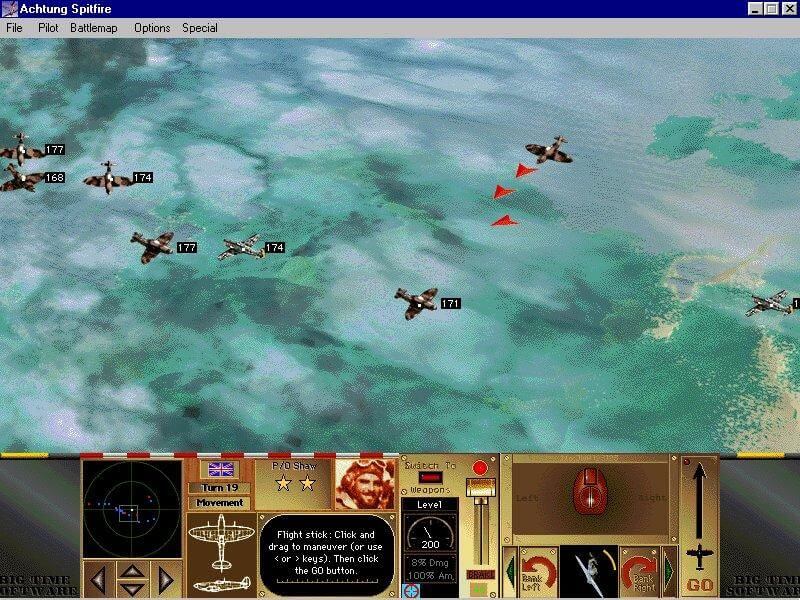This screenshot has height=600, width=800.
Task: Click pilot P/O Shaw's portrait
Action: click(365, 484)
